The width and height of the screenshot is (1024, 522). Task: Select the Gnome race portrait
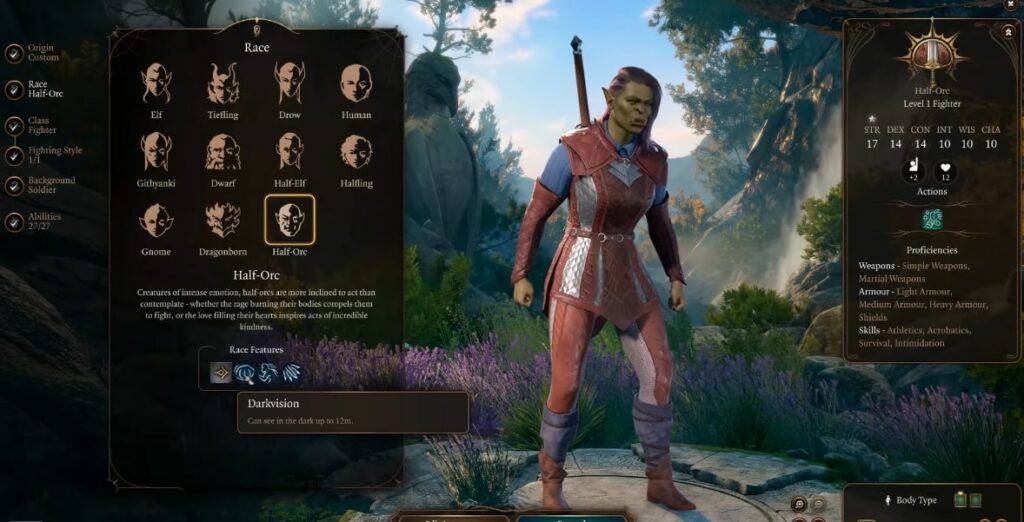pyautogui.click(x=156, y=220)
